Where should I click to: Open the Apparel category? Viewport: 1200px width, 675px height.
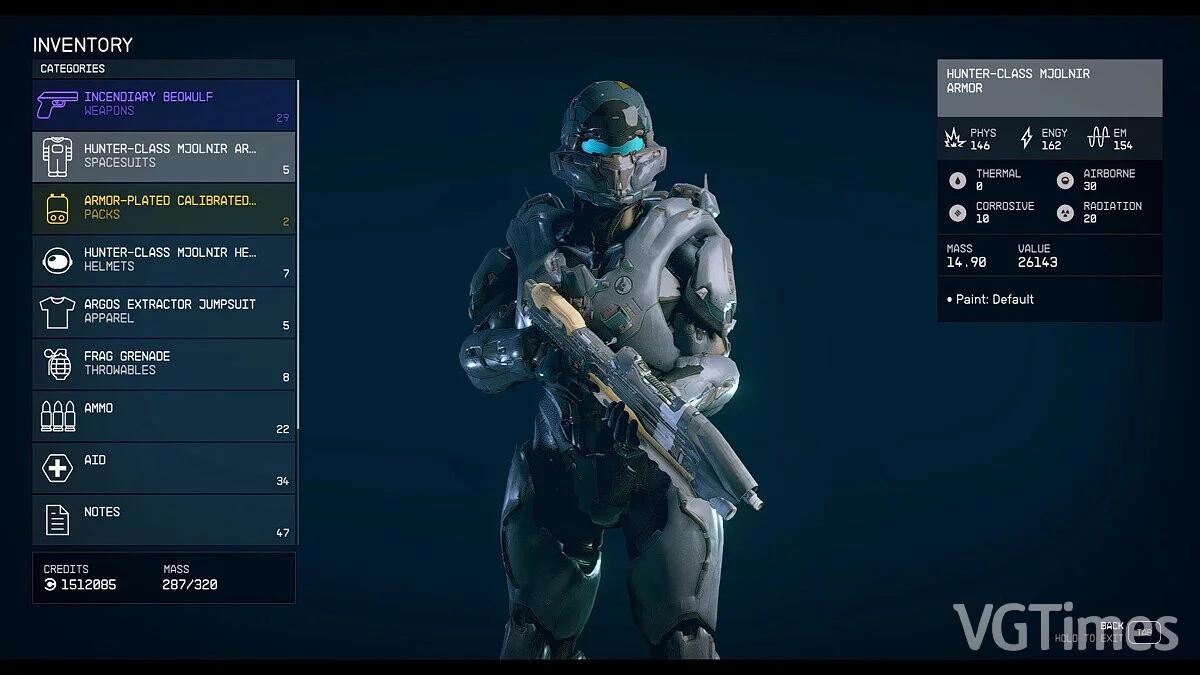coord(164,312)
